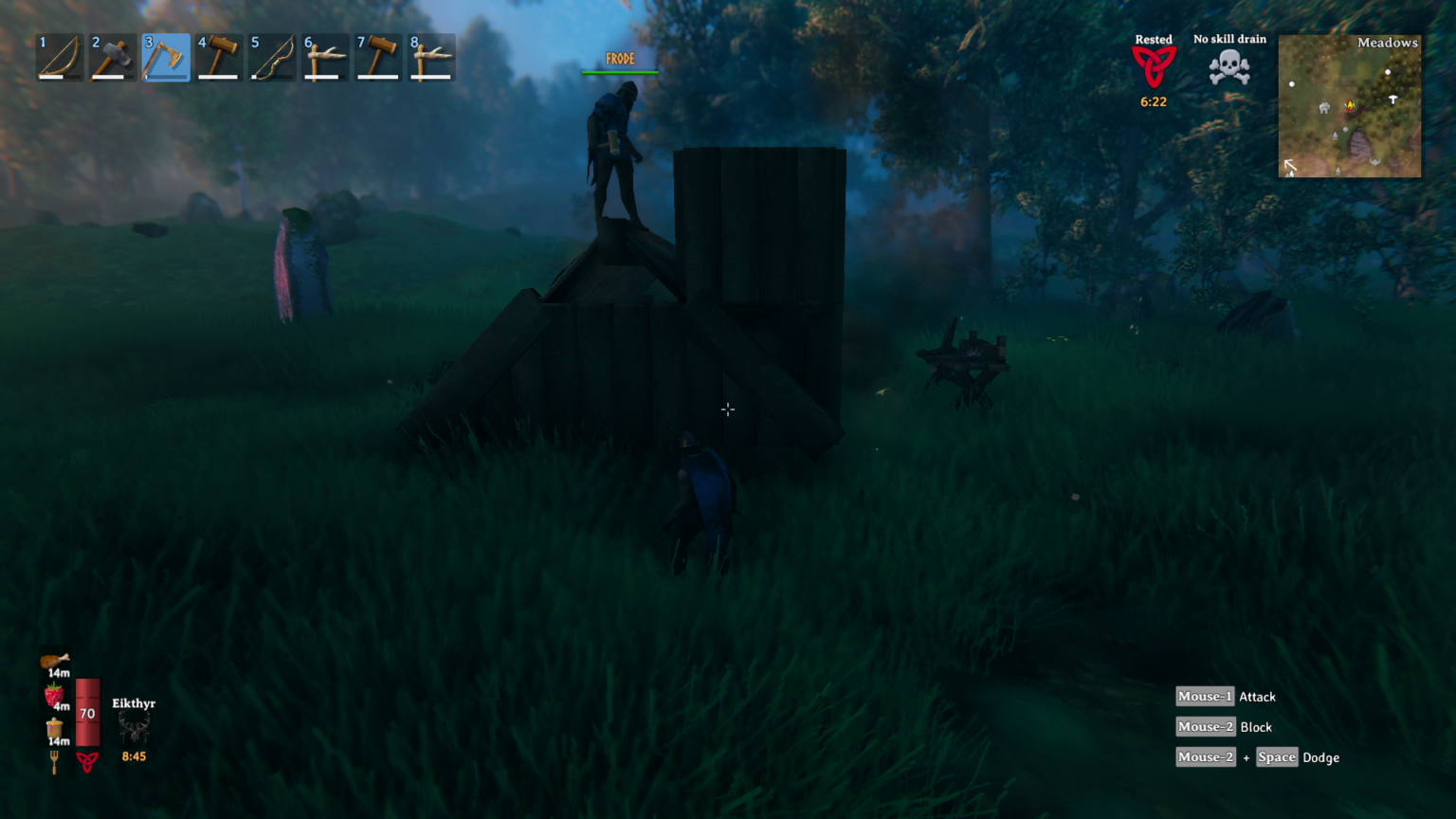
Task: Select the stone axe in slot 2
Action: tap(112, 57)
